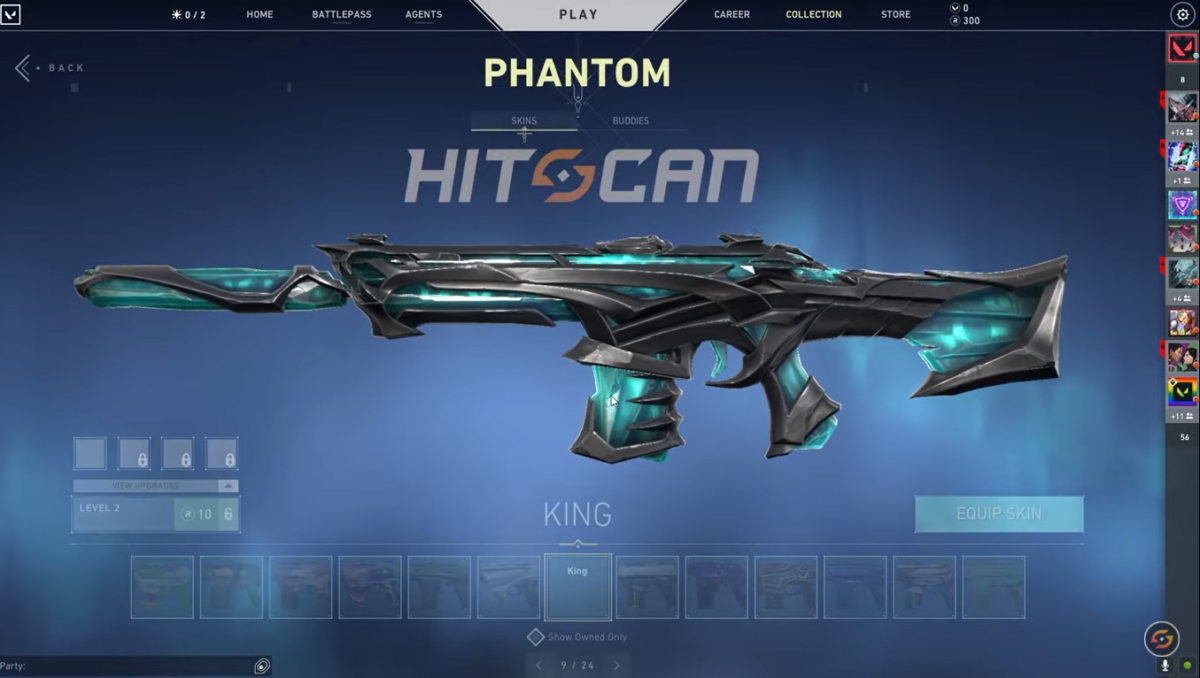This screenshot has height=678, width=1200.
Task: Toggle Show Owned Only
Action: point(536,637)
